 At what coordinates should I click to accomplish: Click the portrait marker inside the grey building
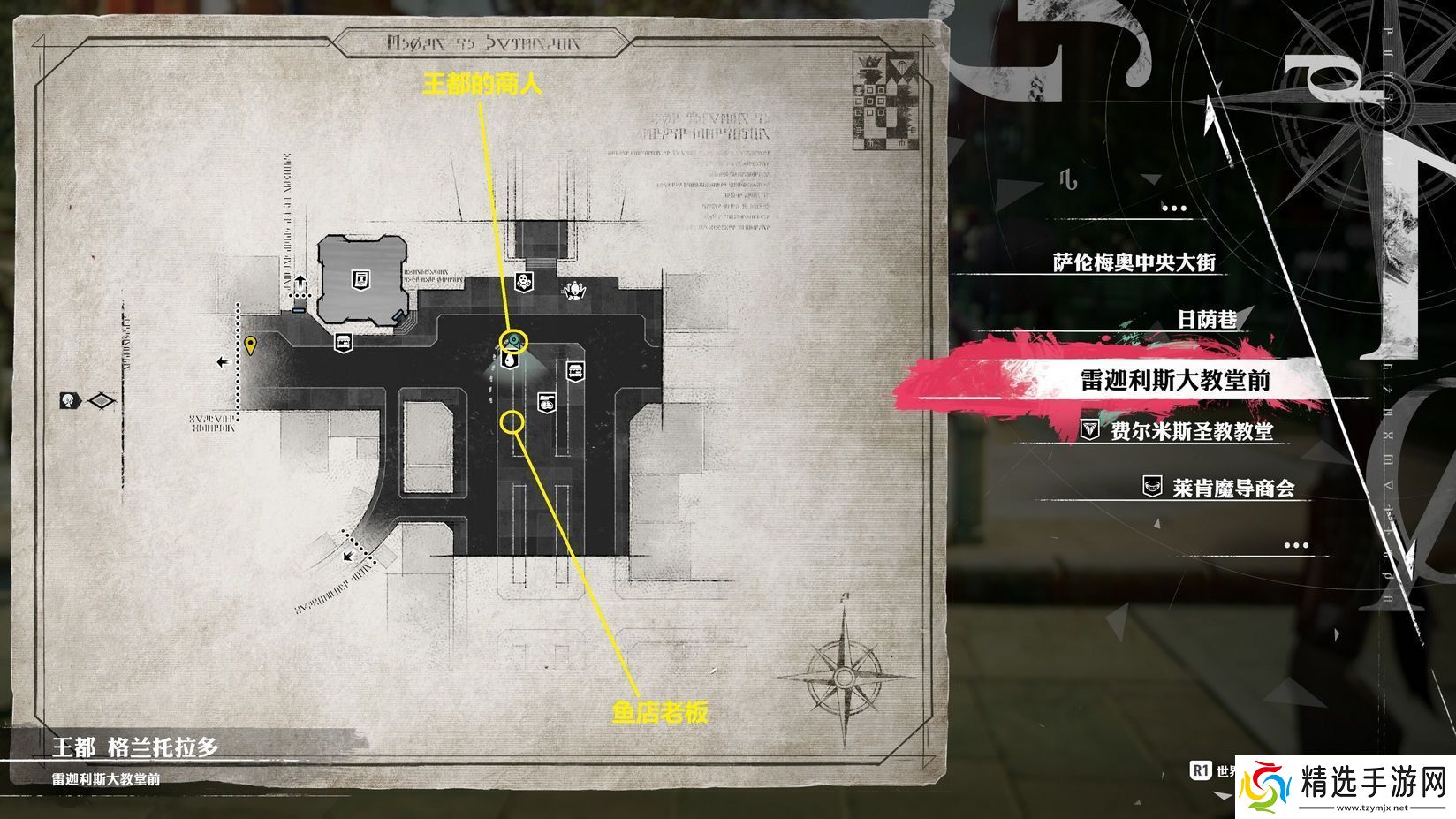pos(360,279)
